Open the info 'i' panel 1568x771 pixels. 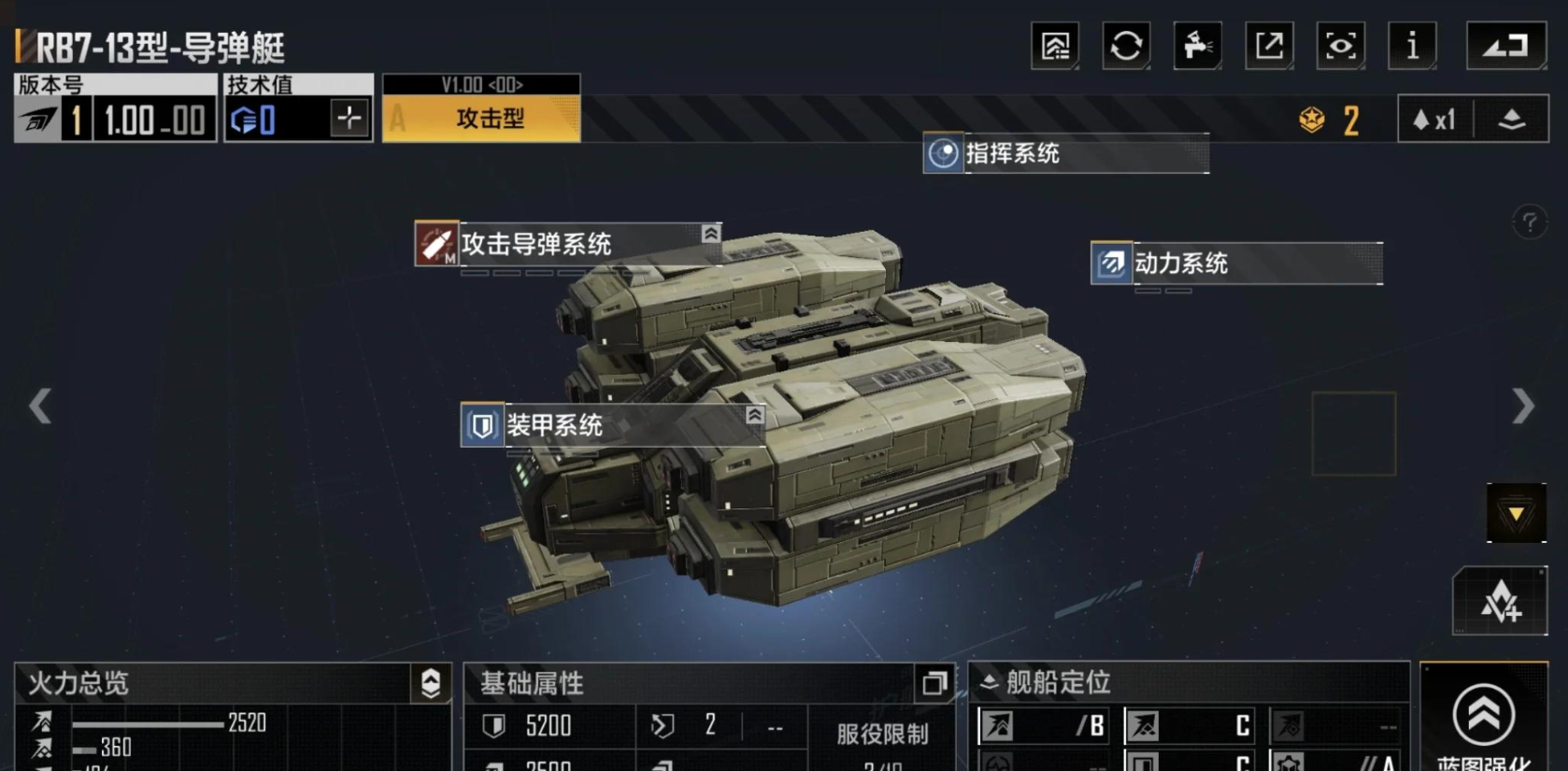tap(1412, 45)
